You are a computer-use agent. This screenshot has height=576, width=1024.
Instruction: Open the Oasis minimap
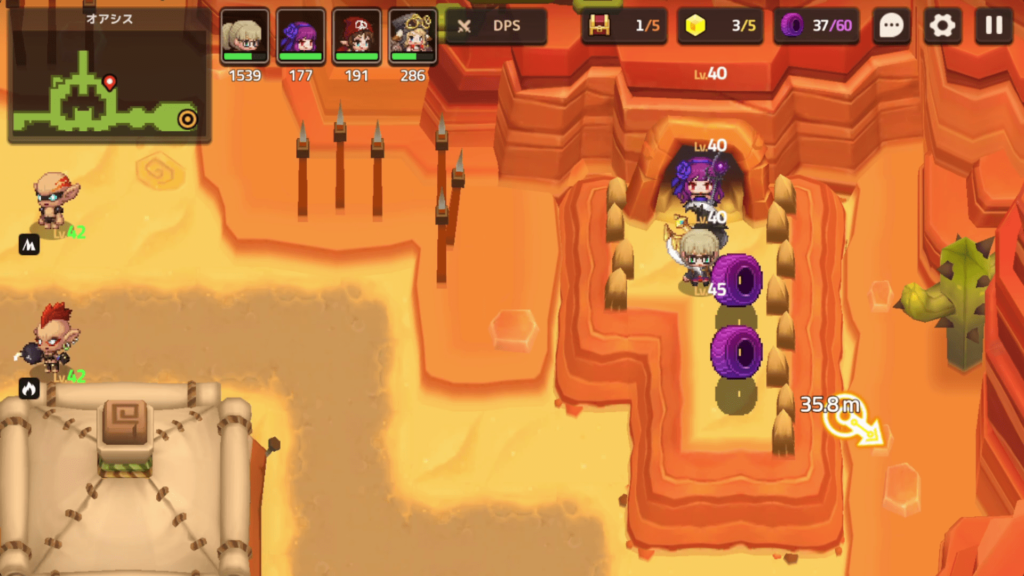point(108,82)
